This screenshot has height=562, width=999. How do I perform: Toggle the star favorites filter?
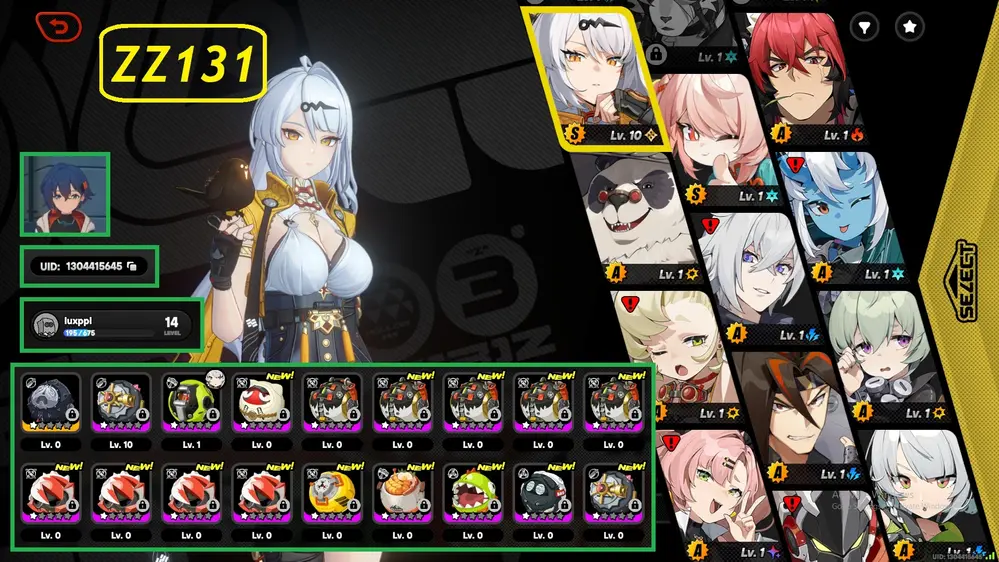point(909,28)
